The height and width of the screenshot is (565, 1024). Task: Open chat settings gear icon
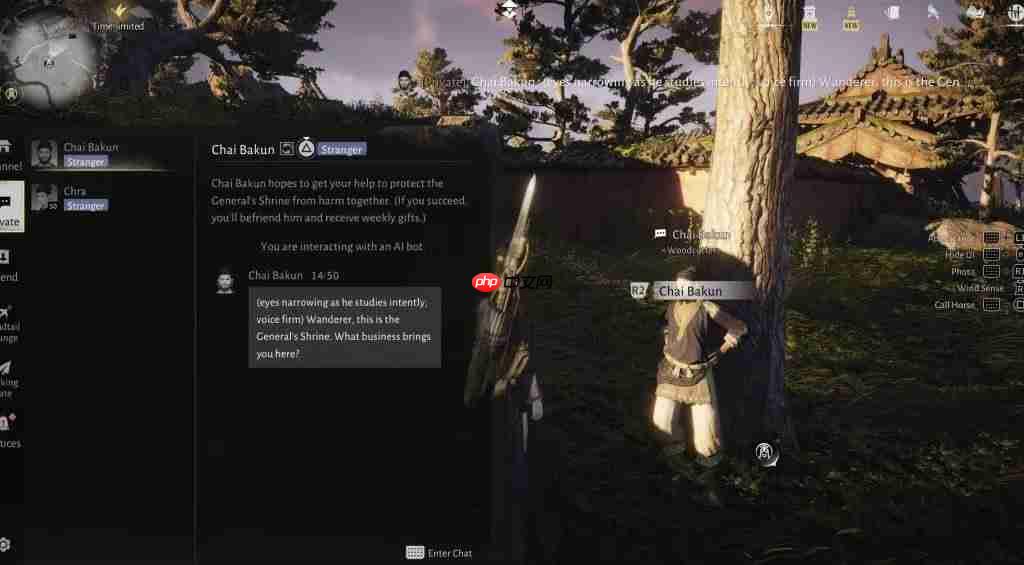5,545
